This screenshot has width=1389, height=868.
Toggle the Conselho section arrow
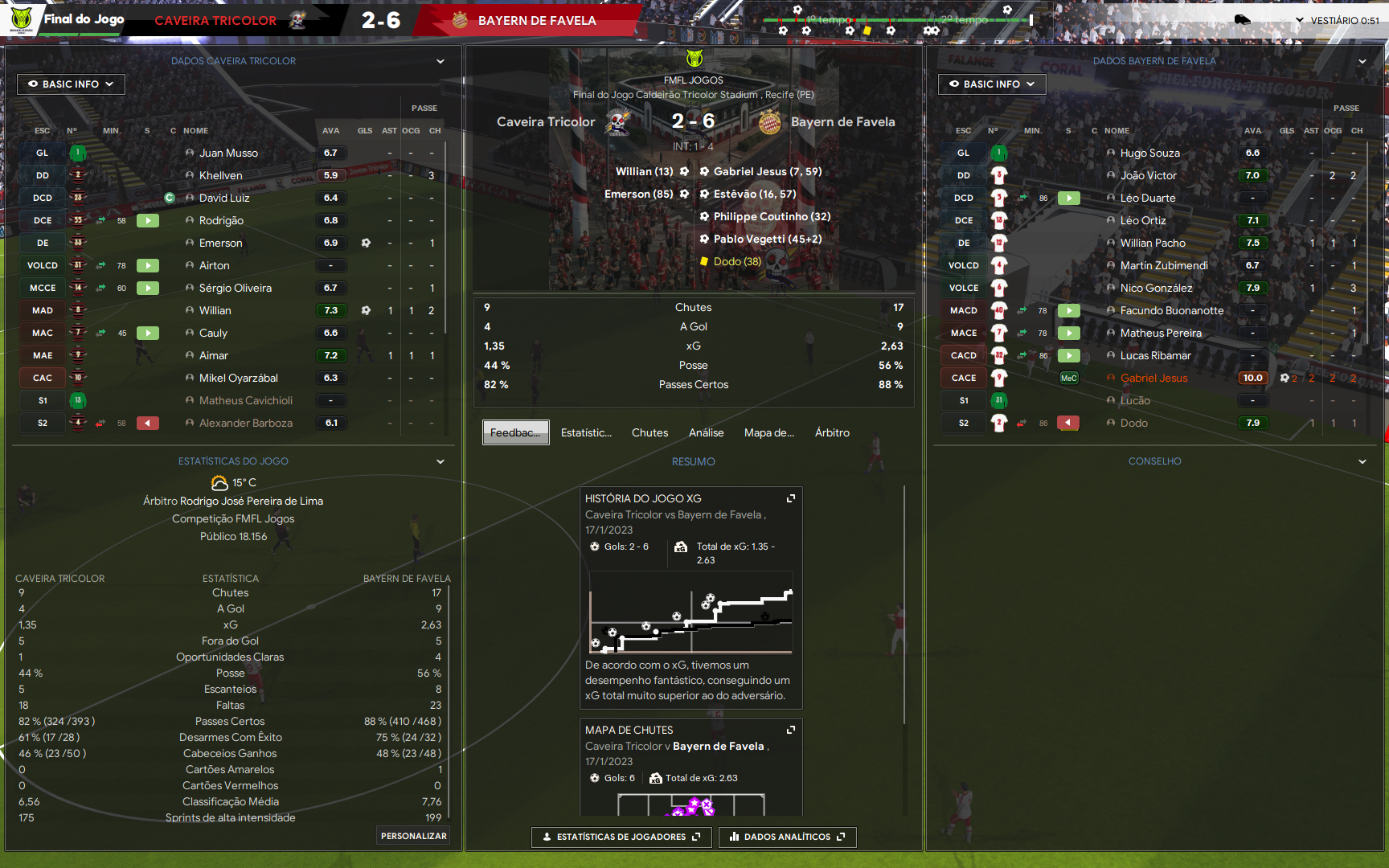[x=1362, y=461]
